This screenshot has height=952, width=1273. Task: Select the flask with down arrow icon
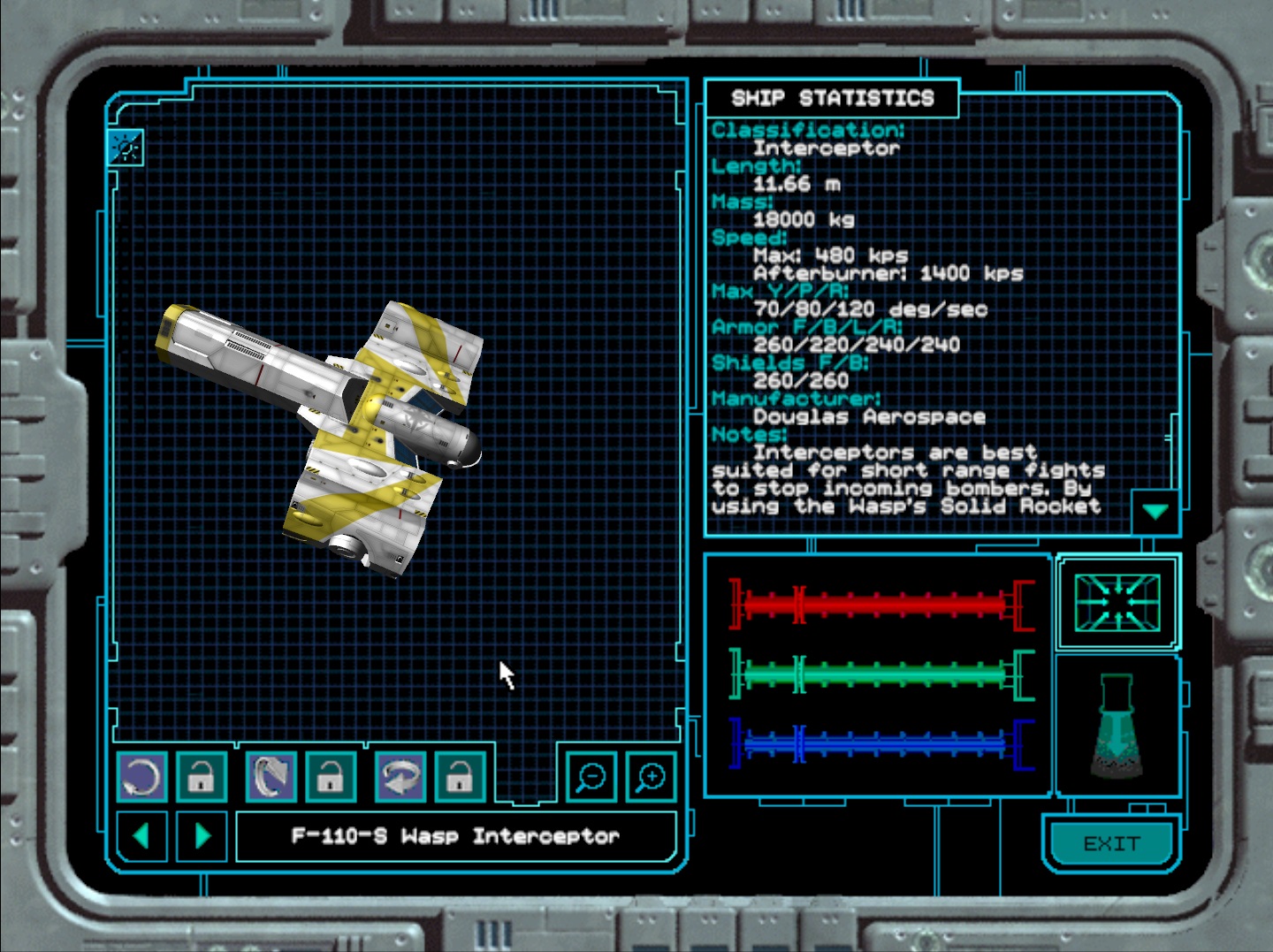(1117, 727)
